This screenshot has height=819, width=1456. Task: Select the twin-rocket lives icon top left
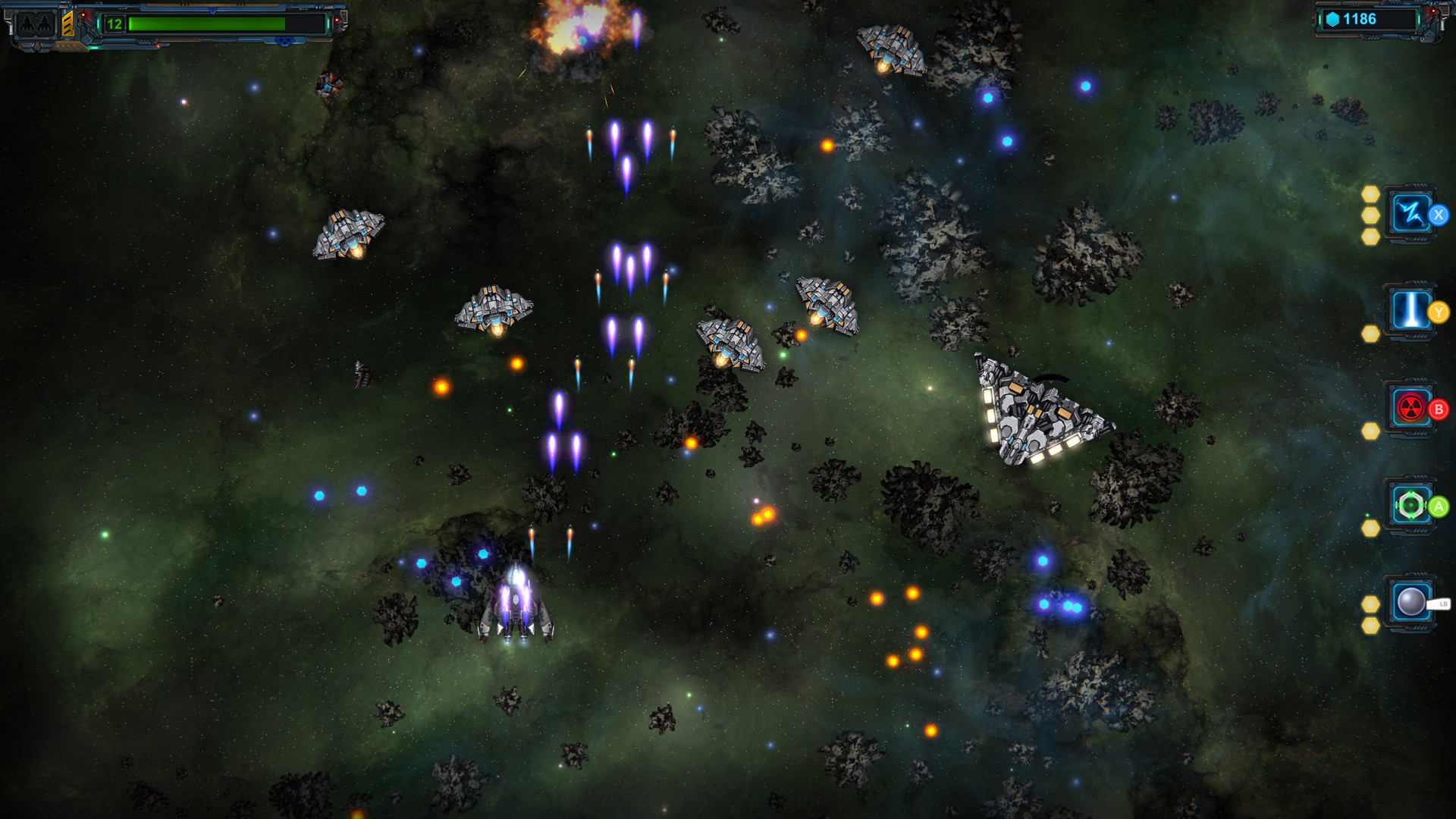pos(36,24)
